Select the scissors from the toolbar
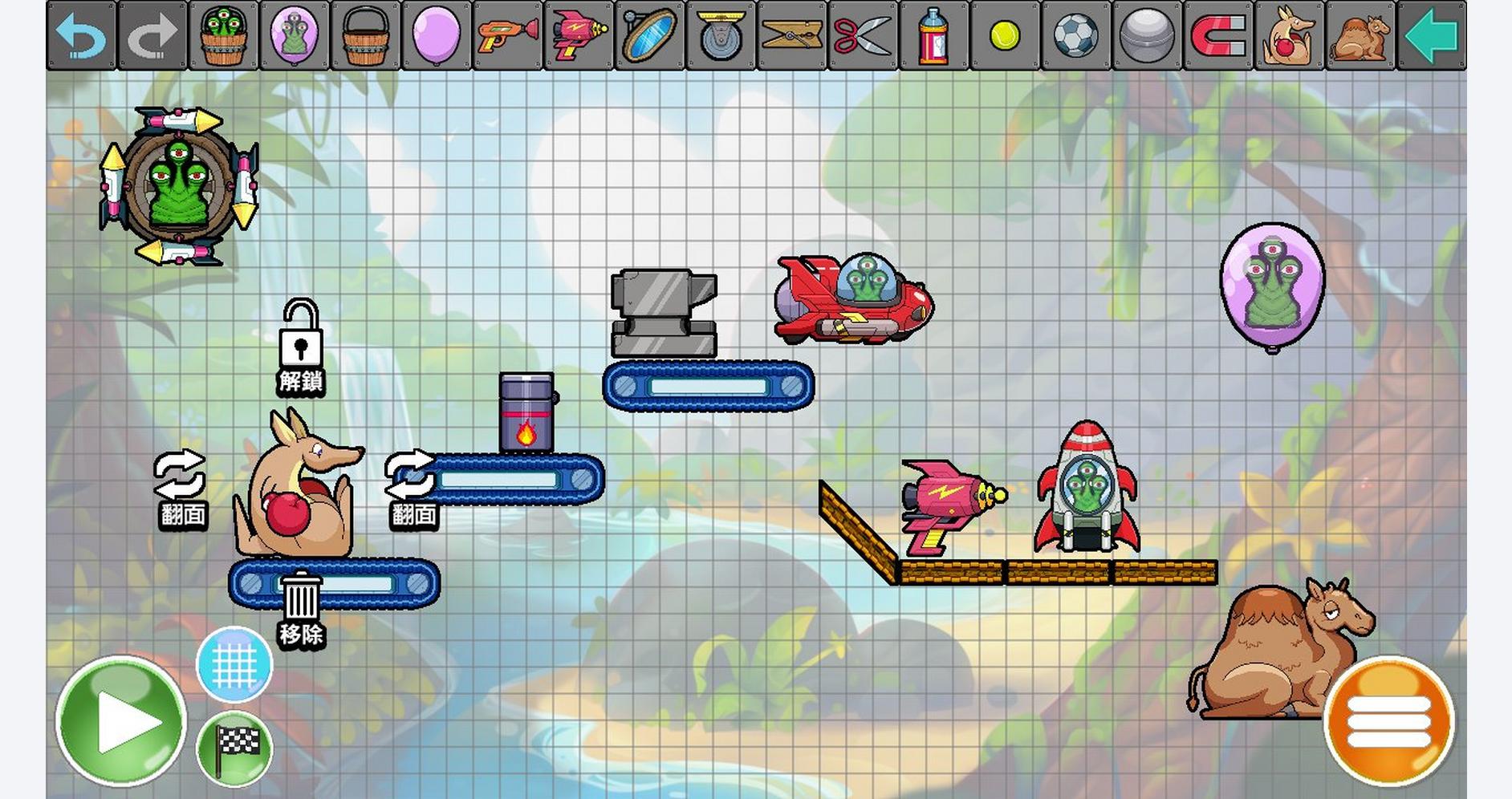Image resolution: width=1512 pixels, height=799 pixels. pos(862,36)
